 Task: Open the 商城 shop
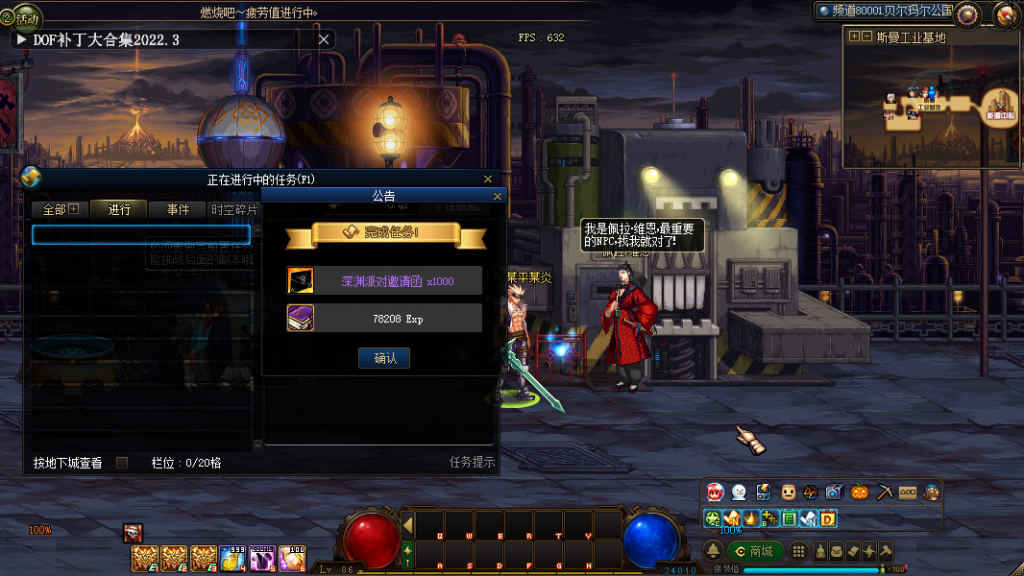pos(754,551)
